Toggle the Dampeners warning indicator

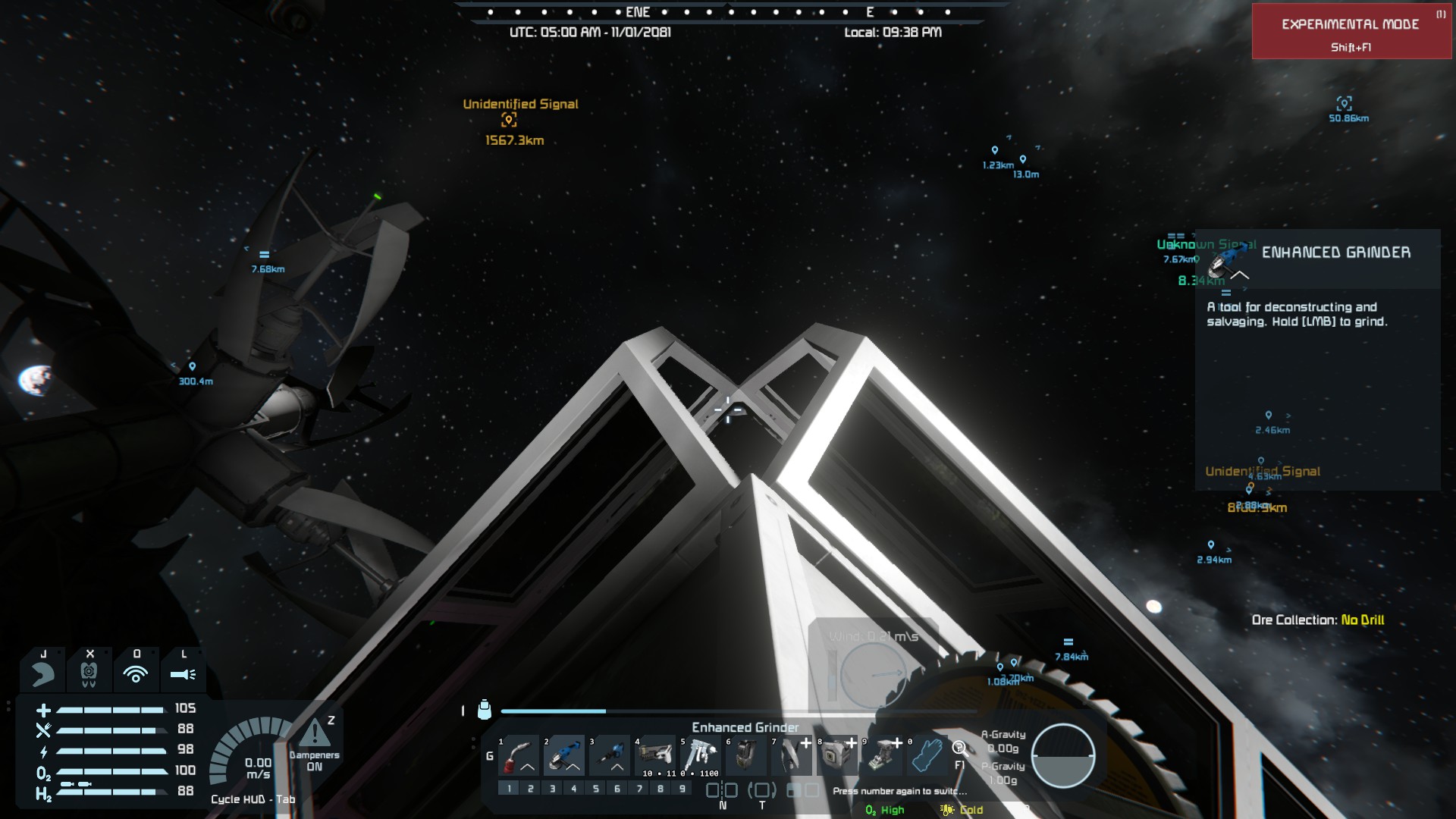tap(315, 734)
